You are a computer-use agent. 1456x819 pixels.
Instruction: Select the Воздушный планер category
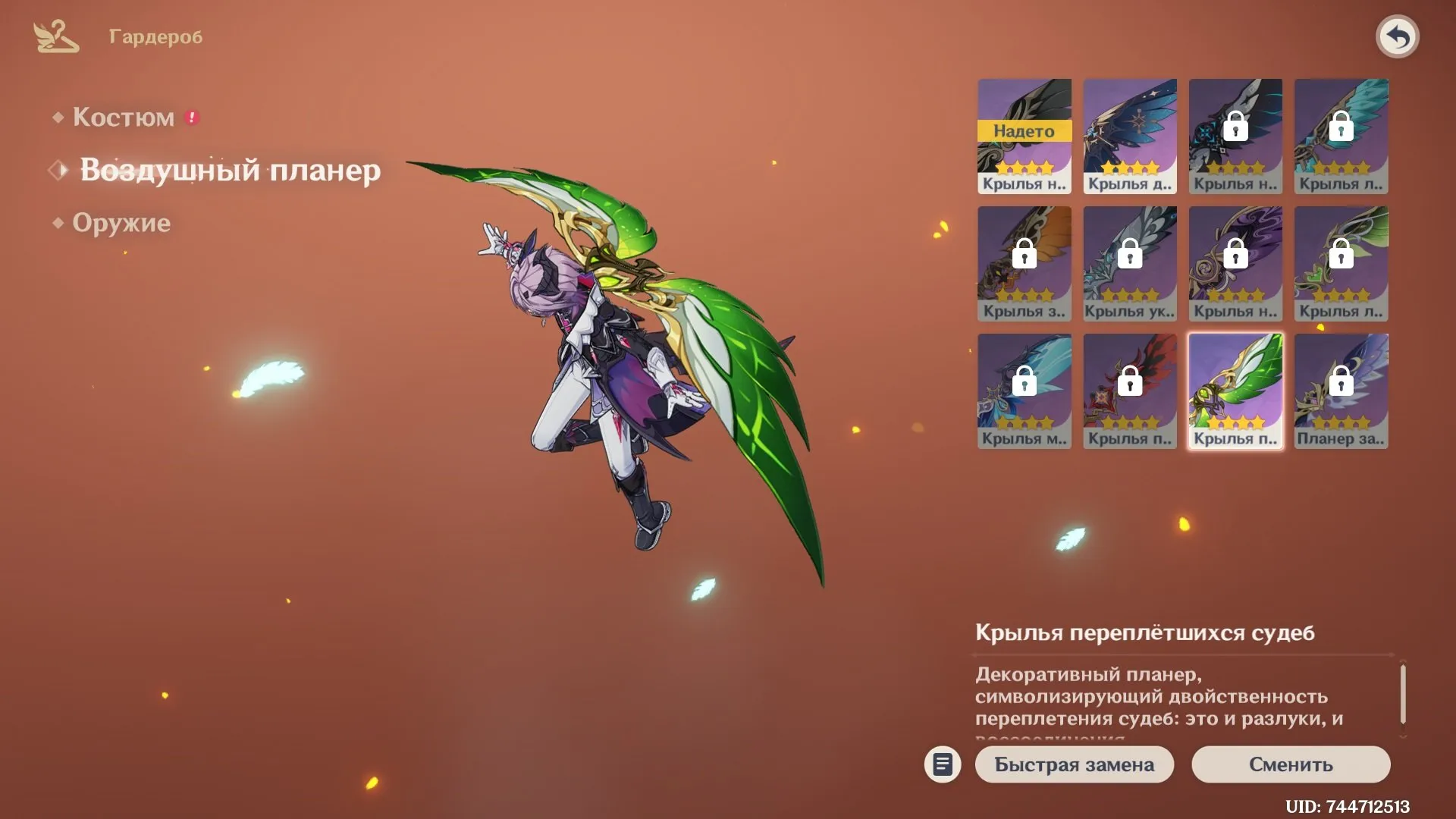click(x=230, y=170)
